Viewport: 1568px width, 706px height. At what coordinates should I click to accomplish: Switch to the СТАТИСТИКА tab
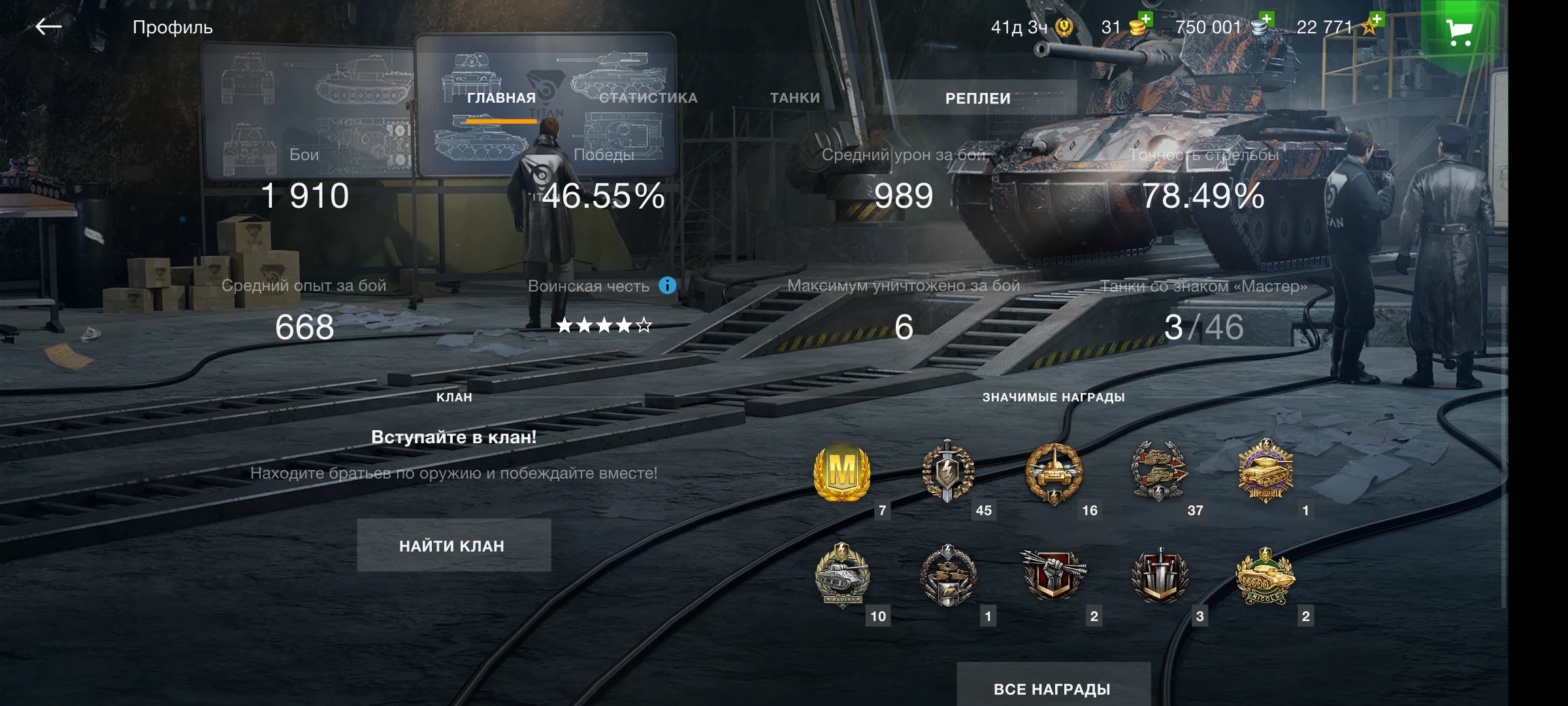pos(649,98)
